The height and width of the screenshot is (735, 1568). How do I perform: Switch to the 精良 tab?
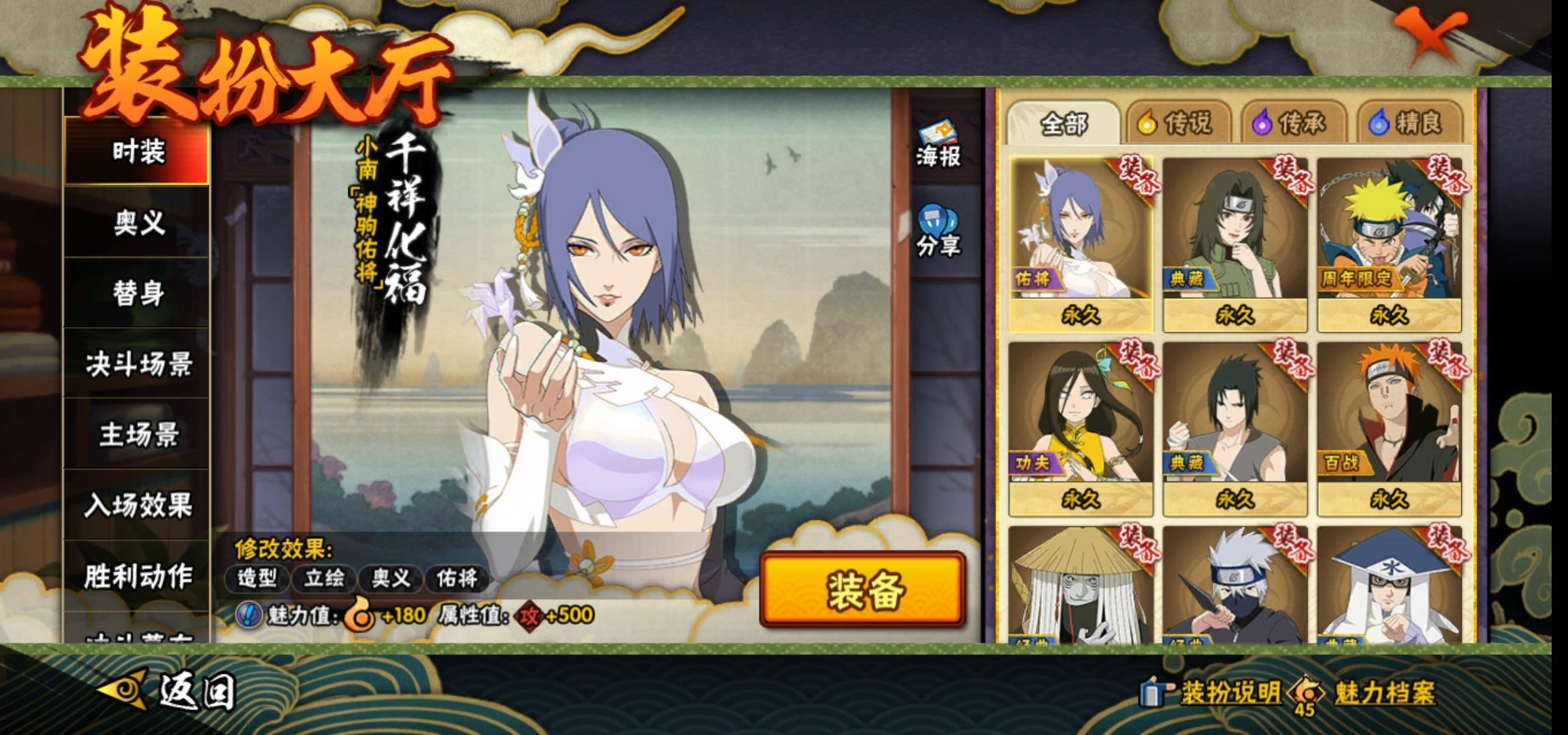(1409, 124)
